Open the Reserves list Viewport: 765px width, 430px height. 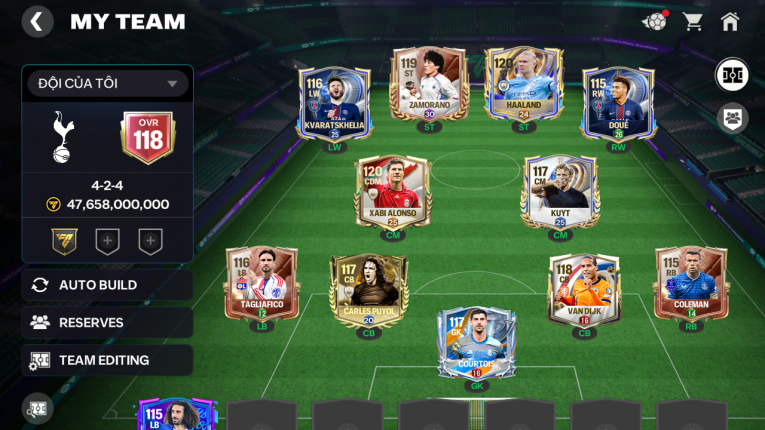tap(107, 322)
